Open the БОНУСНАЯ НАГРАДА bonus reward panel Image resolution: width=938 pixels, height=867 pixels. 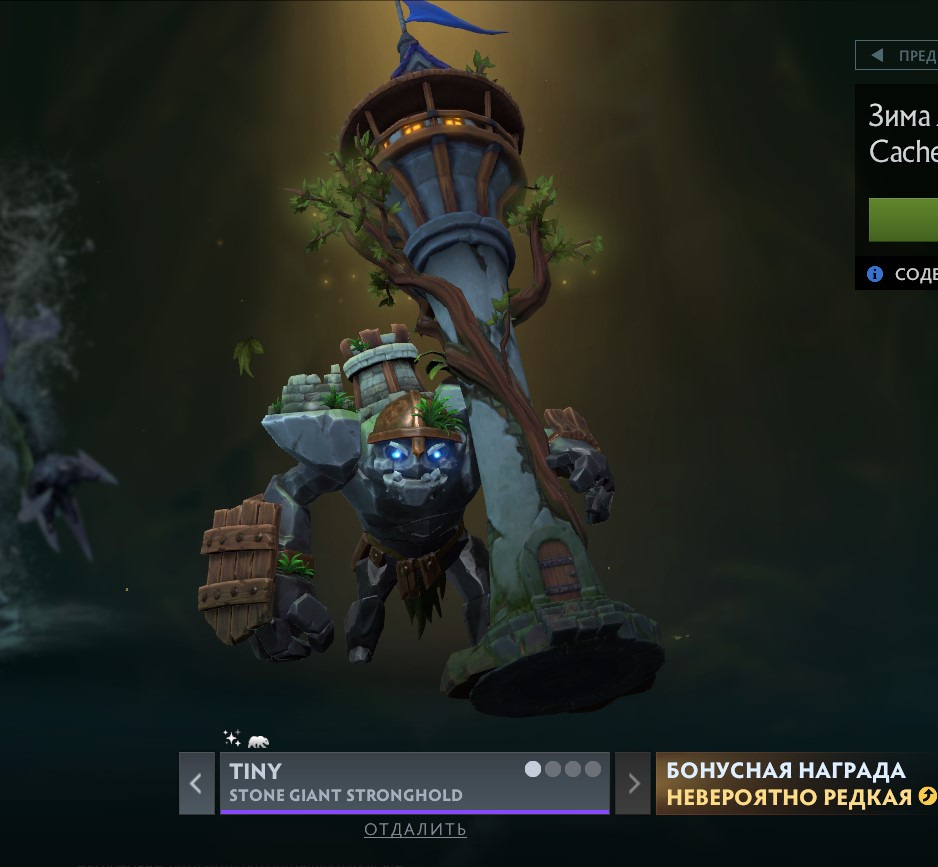click(797, 783)
